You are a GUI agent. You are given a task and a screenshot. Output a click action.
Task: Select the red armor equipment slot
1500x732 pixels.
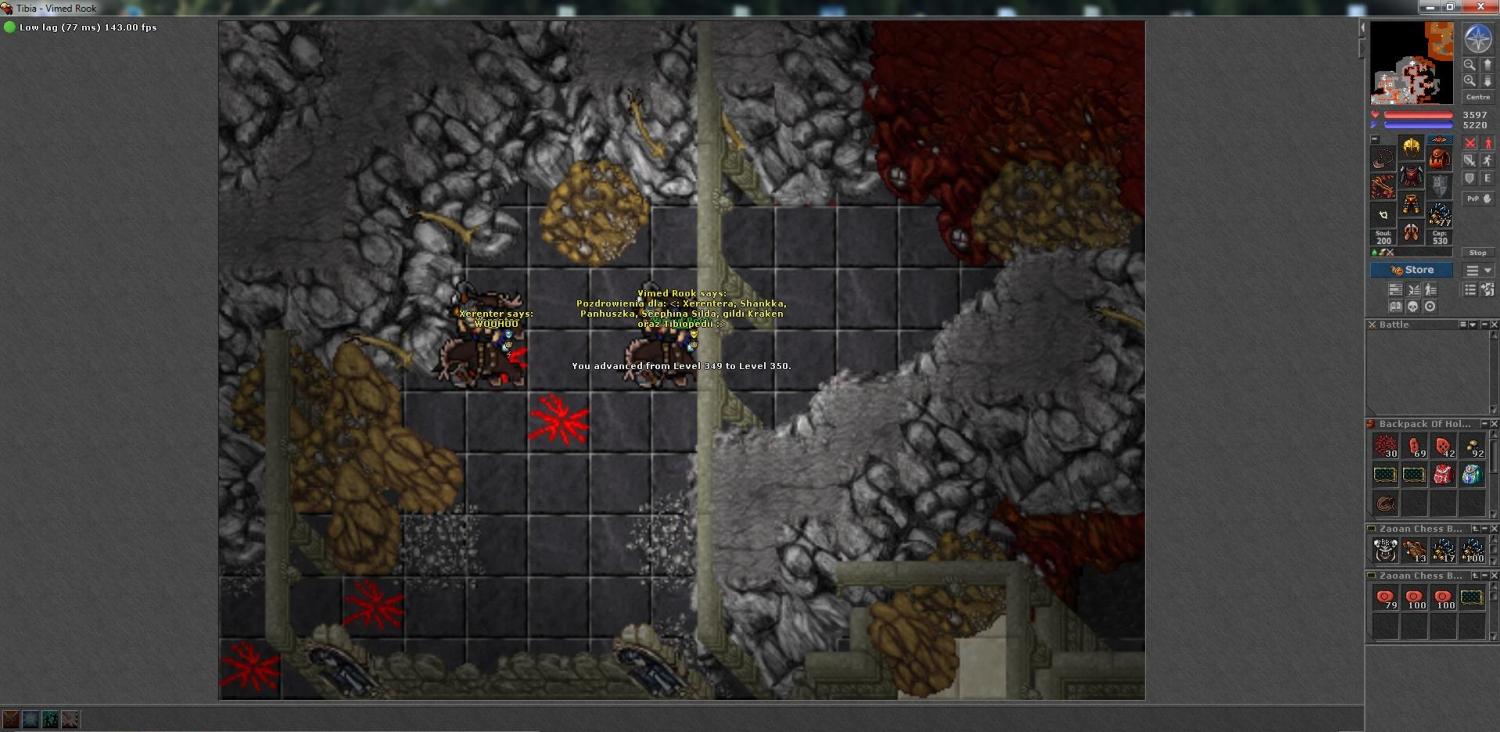tap(1411, 177)
